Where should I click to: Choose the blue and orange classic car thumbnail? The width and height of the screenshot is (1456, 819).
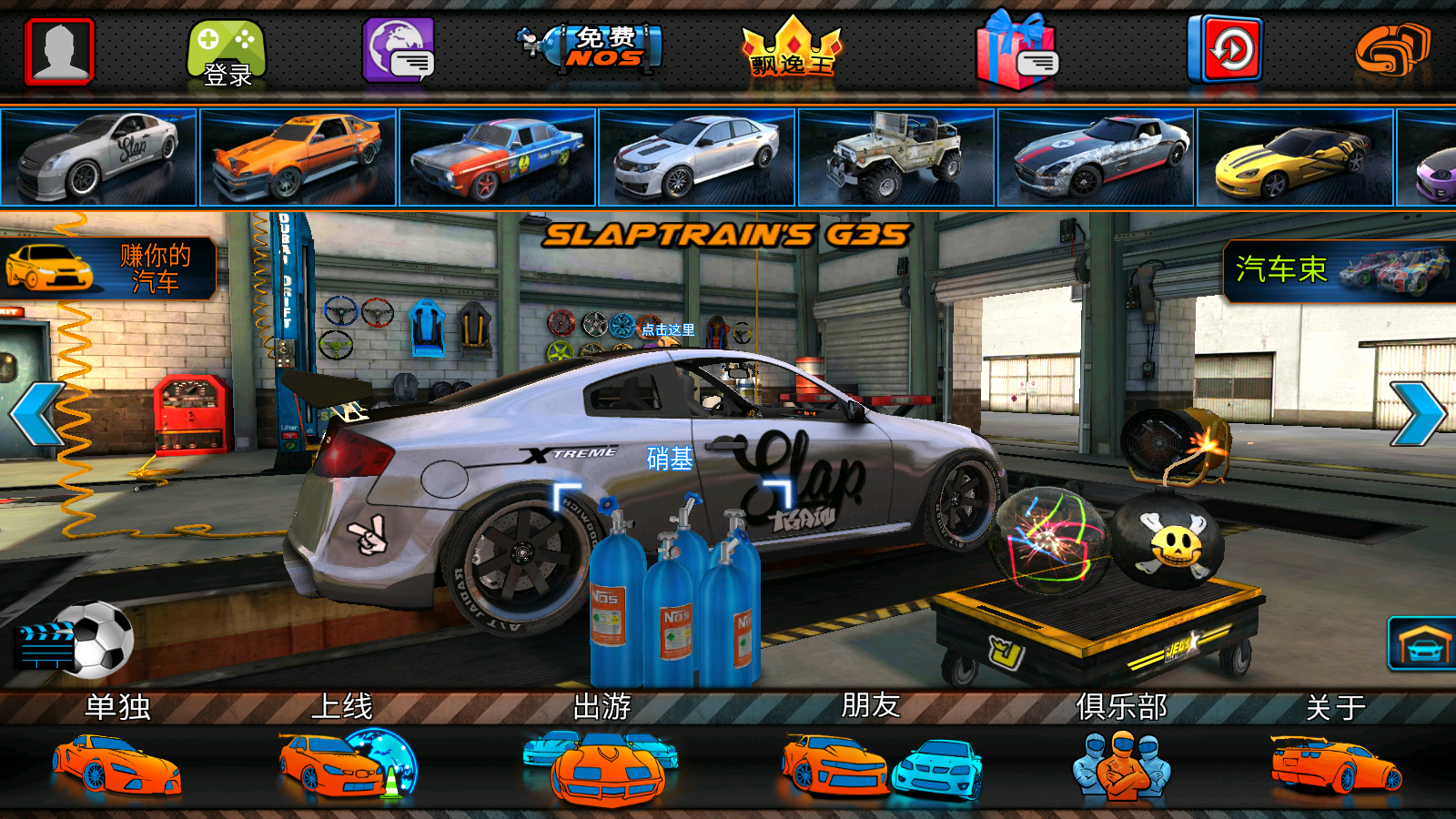coord(498,157)
